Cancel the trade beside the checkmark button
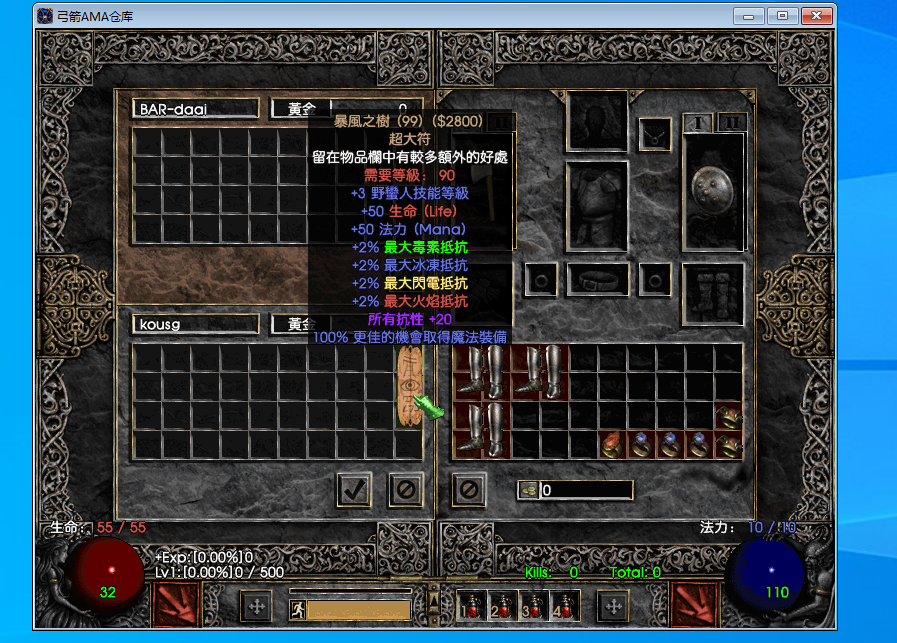This screenshot has width=897, height=643. pyautogui.click(x=405, y=490)
